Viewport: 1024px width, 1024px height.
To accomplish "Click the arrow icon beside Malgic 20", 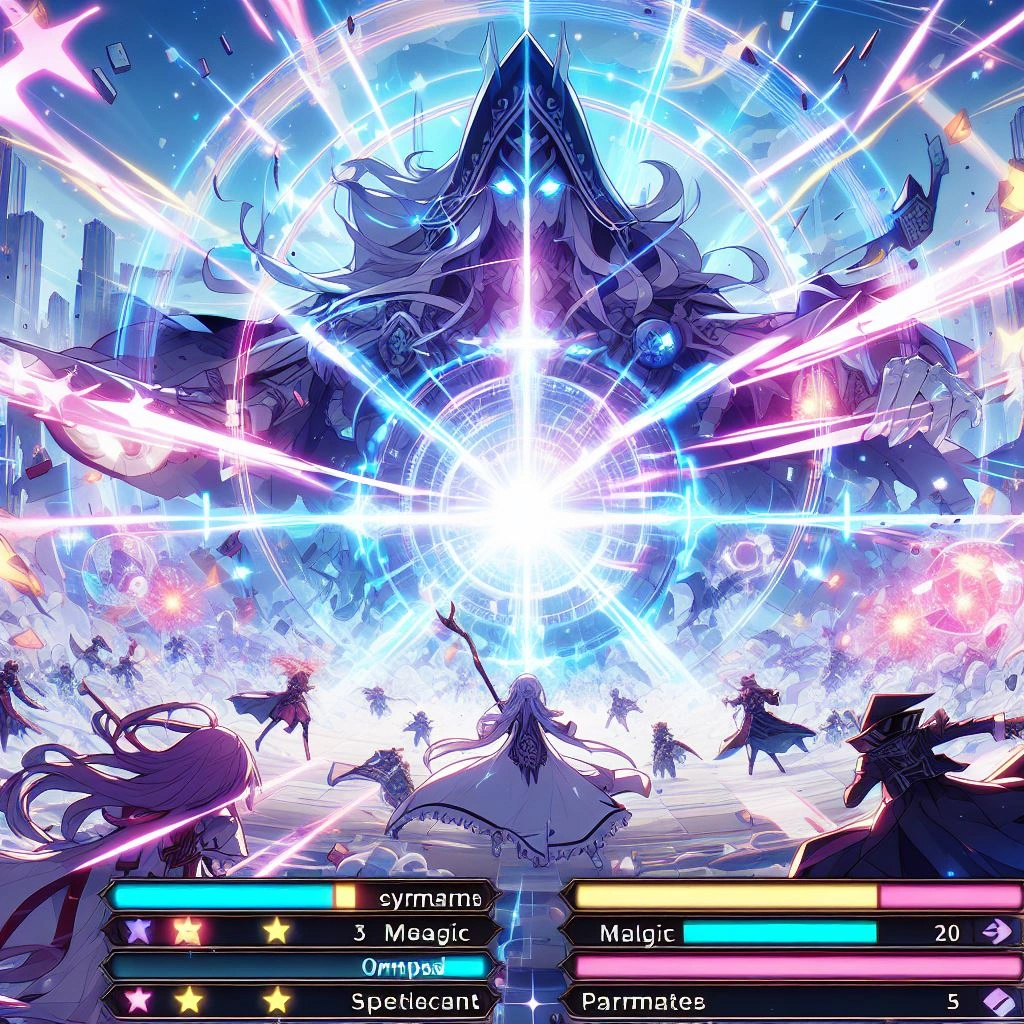I will point(999,932).
